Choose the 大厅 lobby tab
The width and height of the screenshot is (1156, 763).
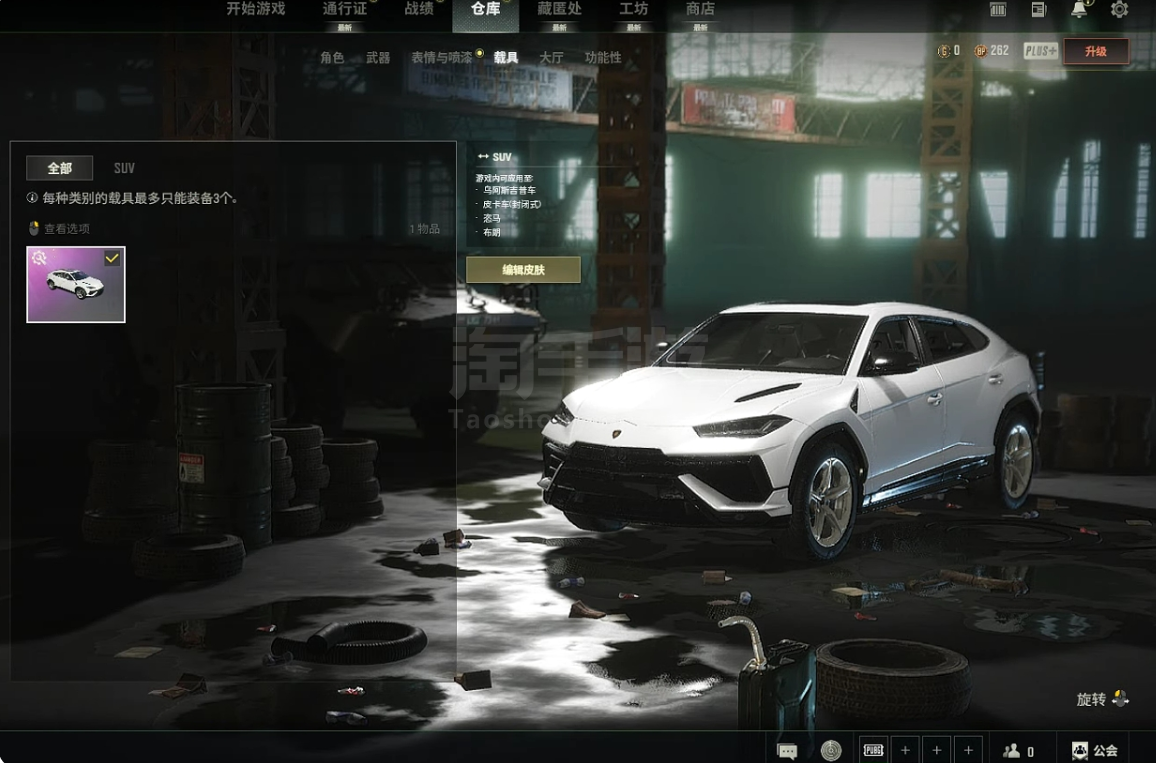click(551, 58)
